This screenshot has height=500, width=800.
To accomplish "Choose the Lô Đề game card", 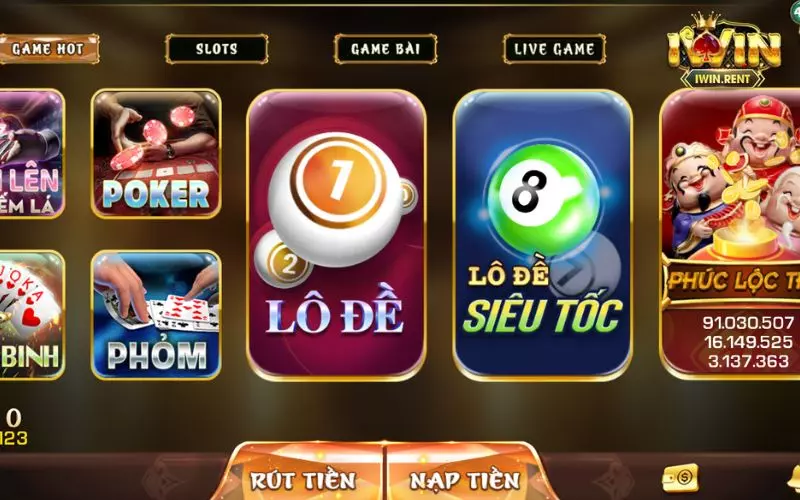I will [x=336, y=235].
